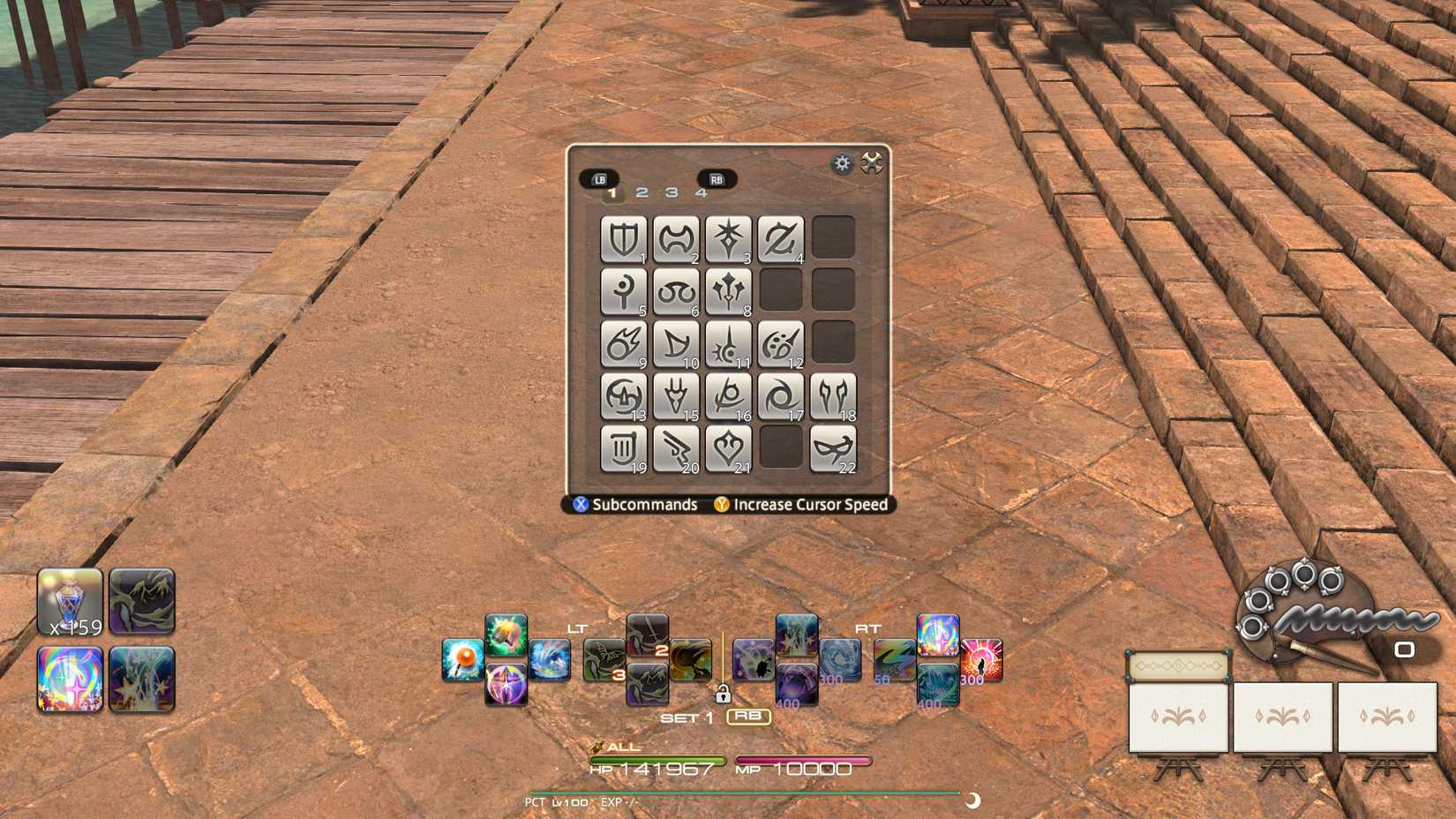Choose the Dark Knight job icon
The height and width of the screenshot is (819, 1456).
coord(729,237)
